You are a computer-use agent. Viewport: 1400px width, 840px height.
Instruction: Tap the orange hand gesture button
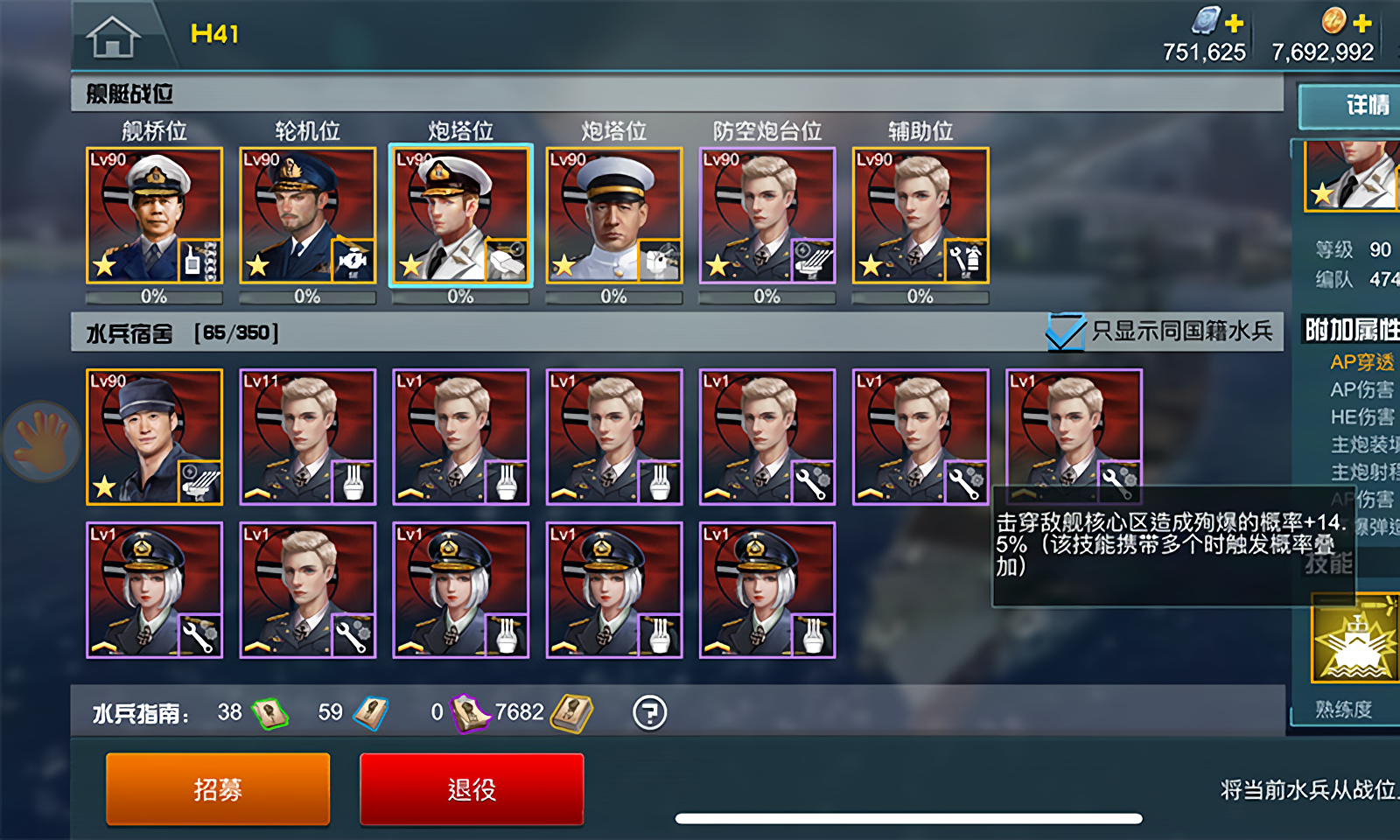point(41,440)
